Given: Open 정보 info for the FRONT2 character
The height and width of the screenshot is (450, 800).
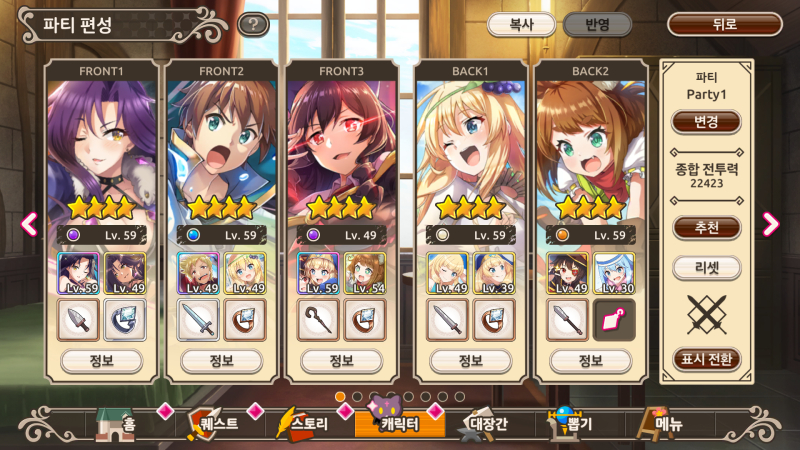Looking at the screenshot, I should (222, 360).
